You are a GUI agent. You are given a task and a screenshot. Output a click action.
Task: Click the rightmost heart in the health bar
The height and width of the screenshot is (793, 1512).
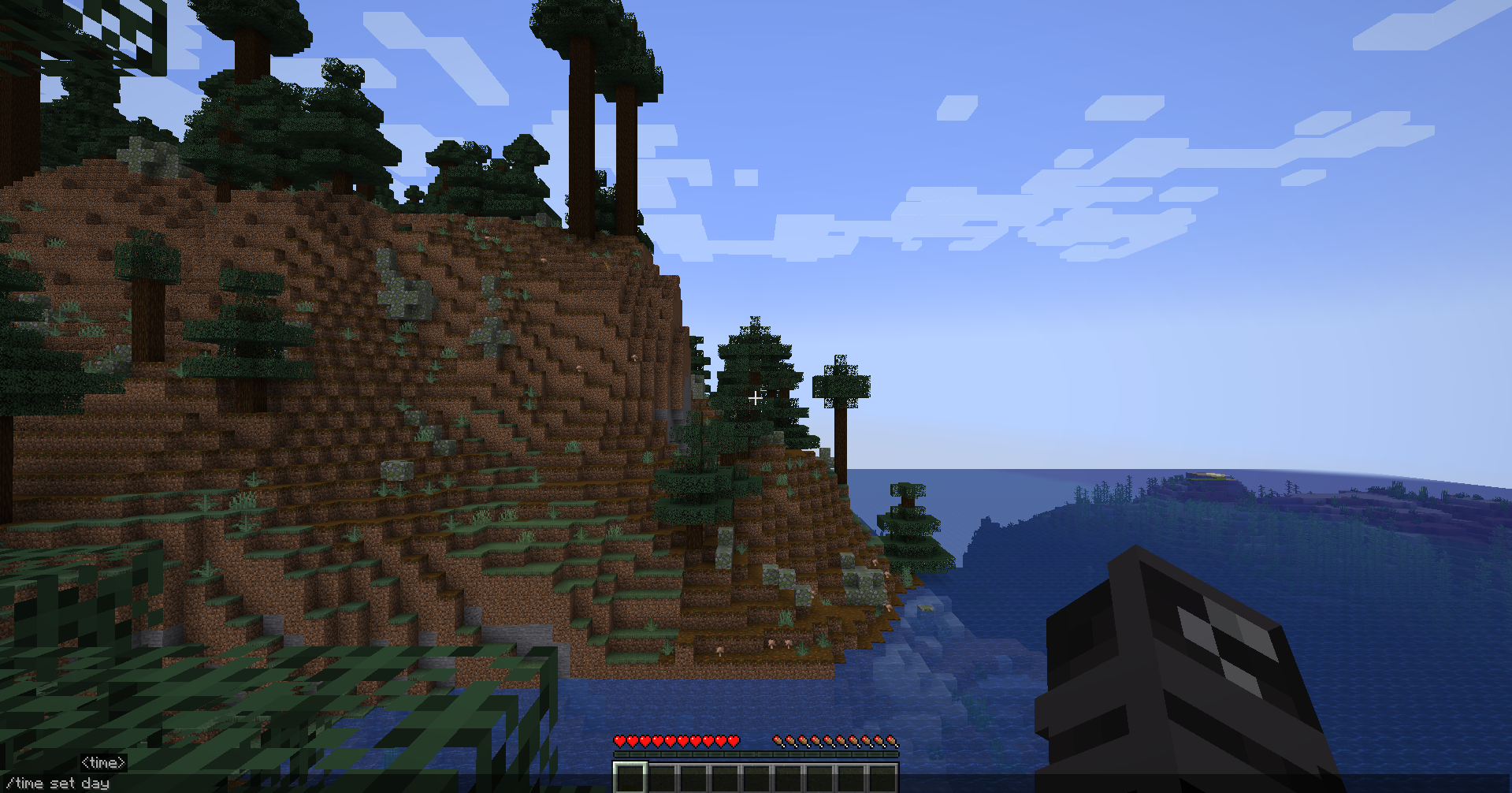pos(734,741)
